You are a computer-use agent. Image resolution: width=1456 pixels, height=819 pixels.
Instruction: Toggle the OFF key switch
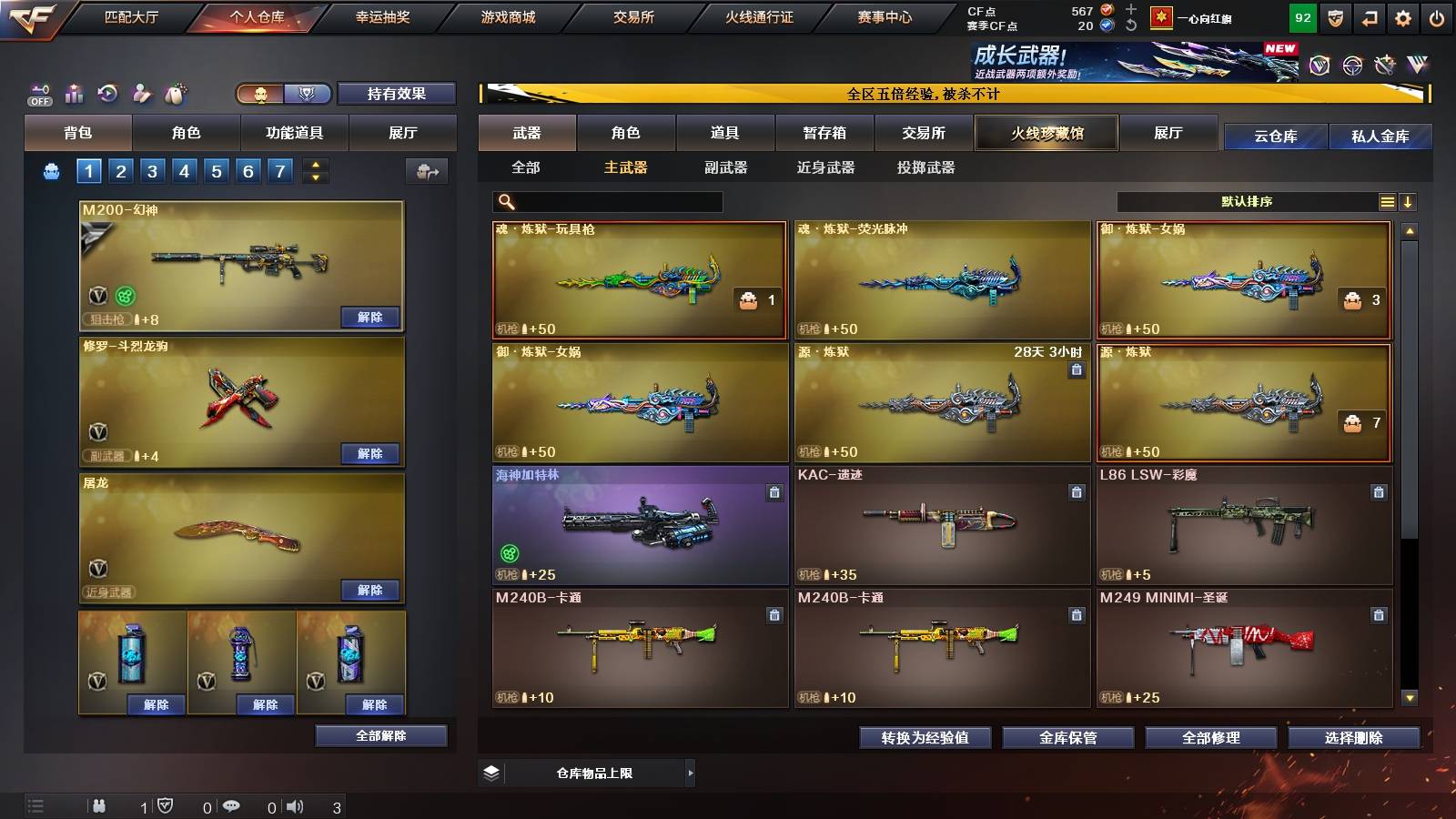click(x=38, y=93)
